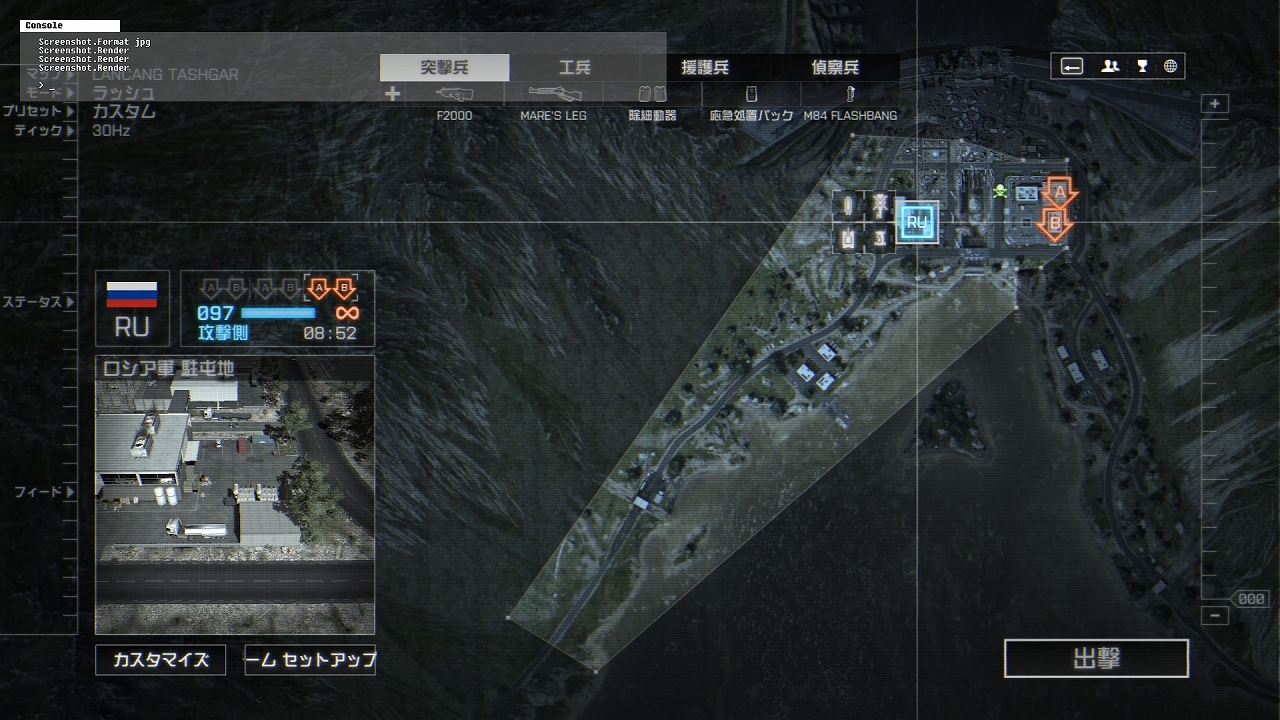This screenshot has height=720, width=1280.
Task: Click objective A marker on the map
Action: (1058, 191)
